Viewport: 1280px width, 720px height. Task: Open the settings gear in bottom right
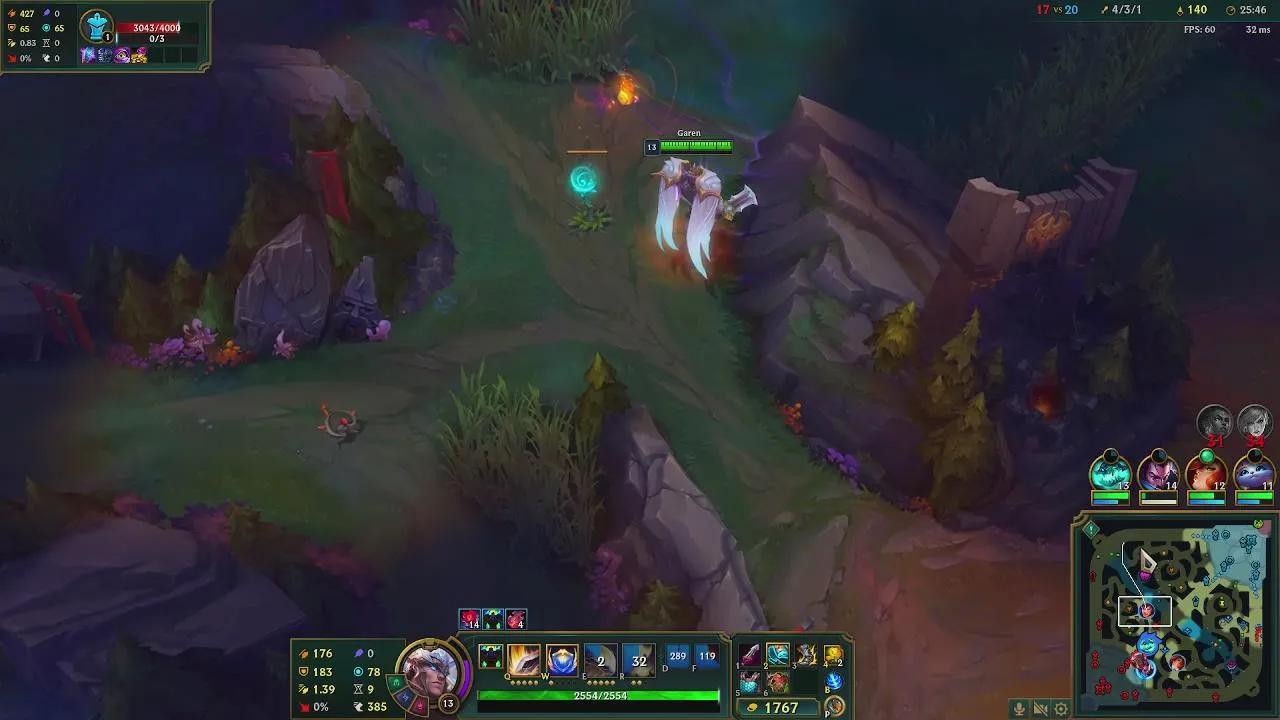pyautogui.click(x=1060, y=707)
